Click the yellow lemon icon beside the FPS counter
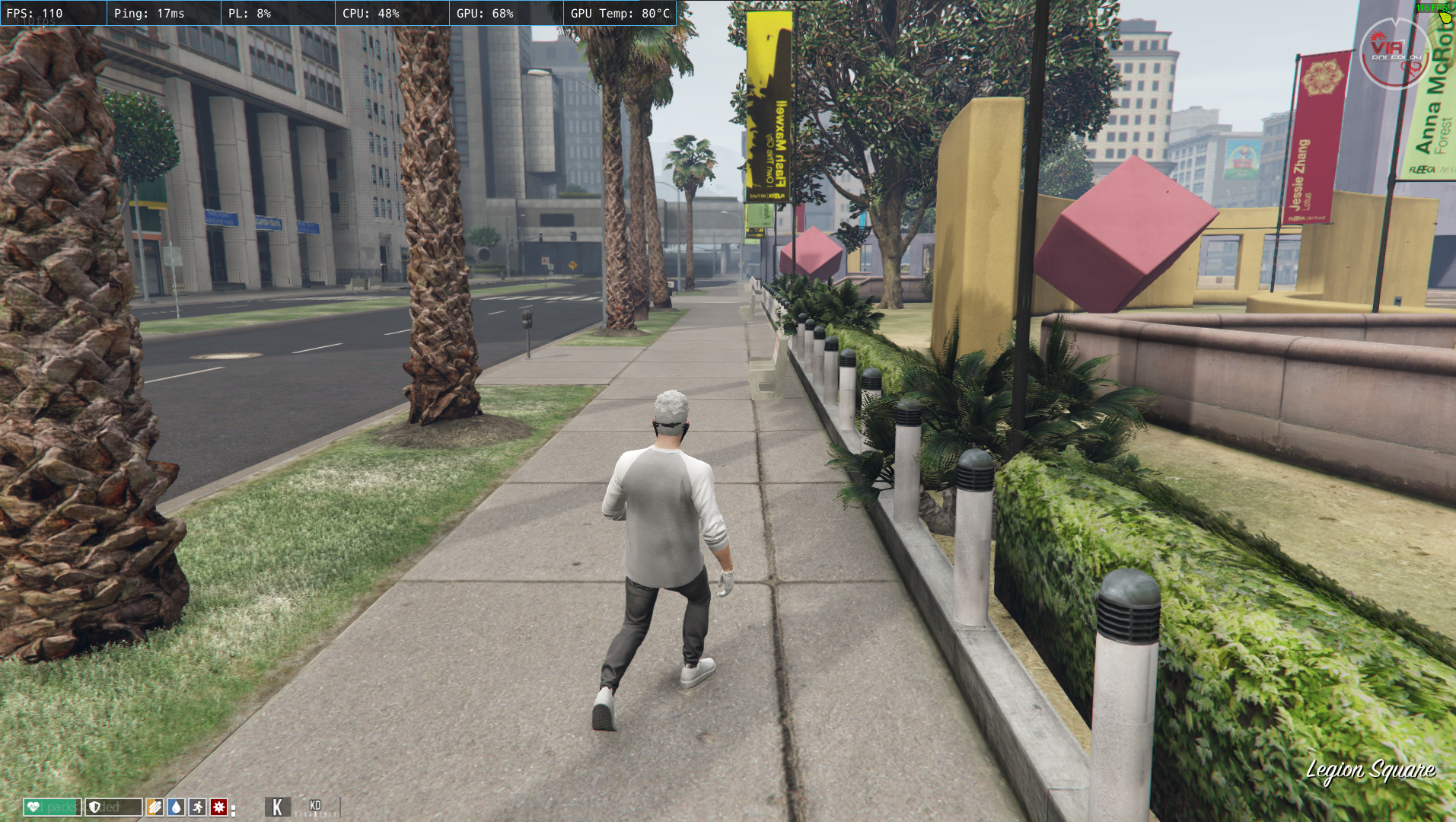1456x822 pixels. (x=1445, y=18)
